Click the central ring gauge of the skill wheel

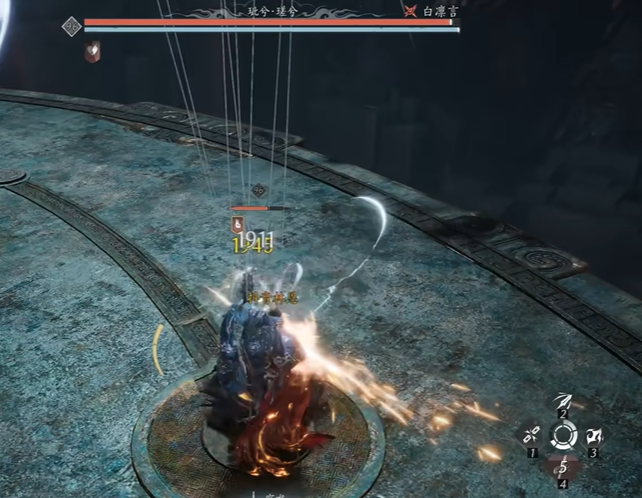click(x=563, y=436)
